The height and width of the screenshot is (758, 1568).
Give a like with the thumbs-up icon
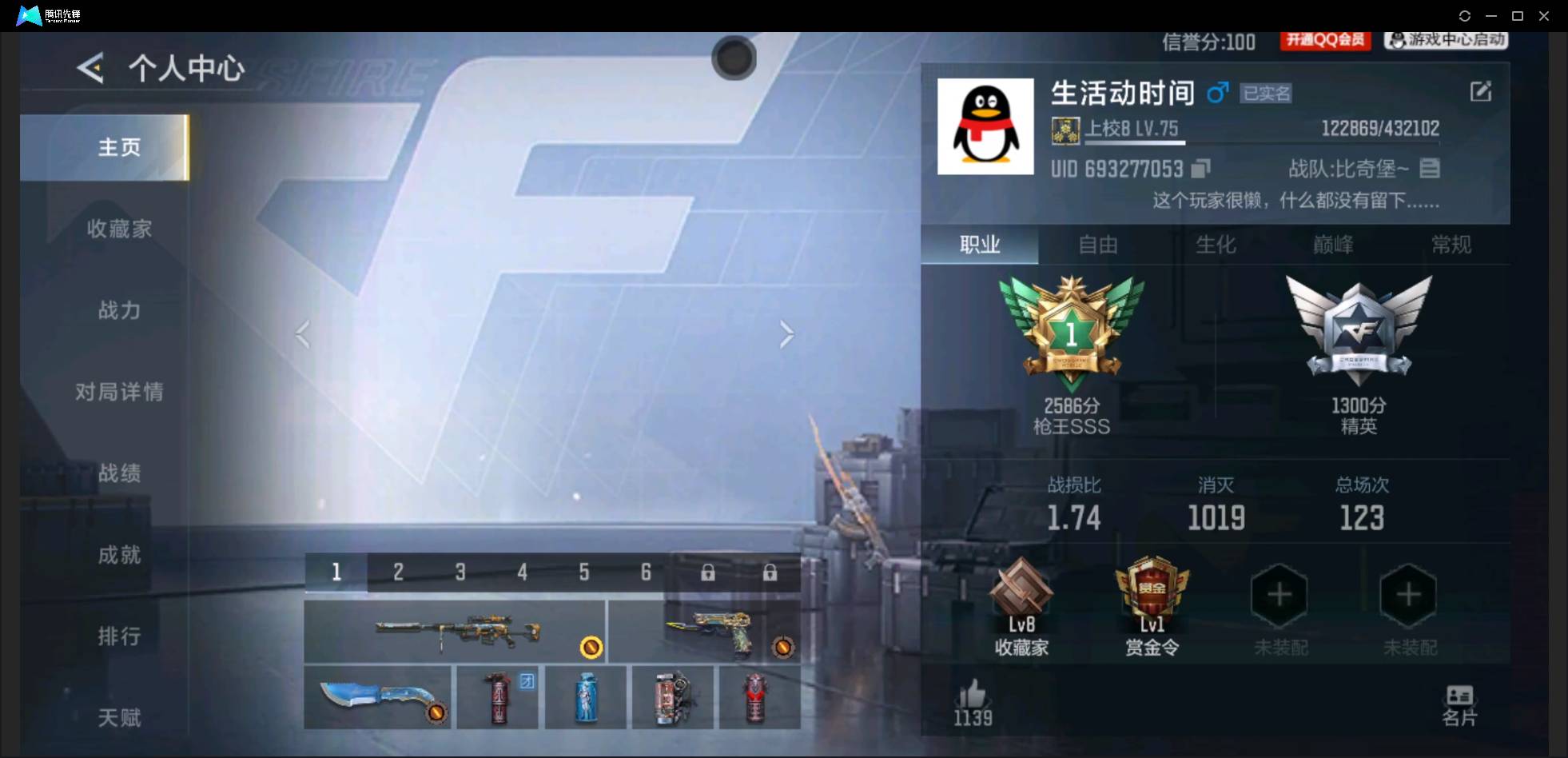971,694
